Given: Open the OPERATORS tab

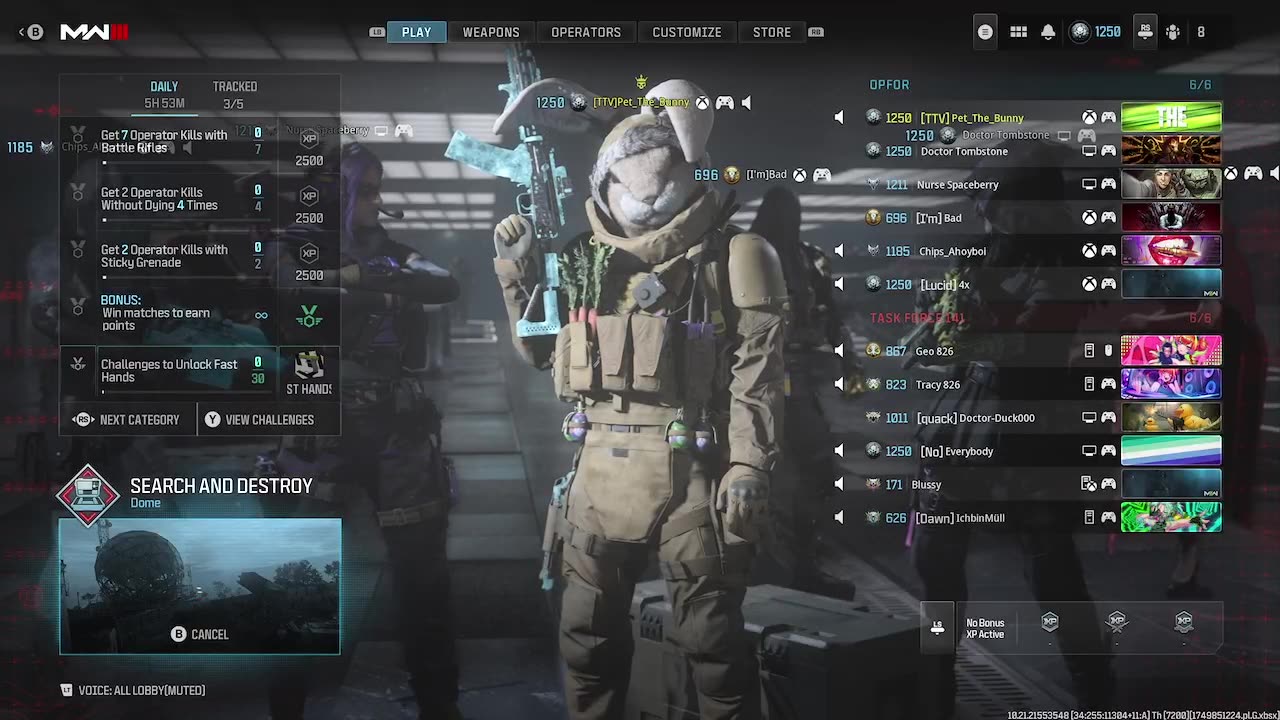Looking at the screenshot, I should 586,32.
